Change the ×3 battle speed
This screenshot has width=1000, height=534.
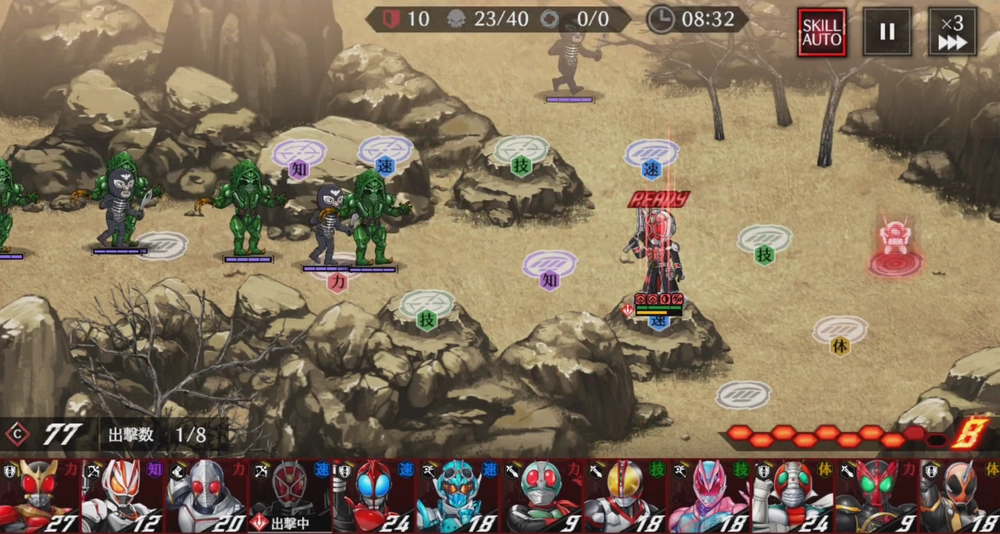coord(952,32)
